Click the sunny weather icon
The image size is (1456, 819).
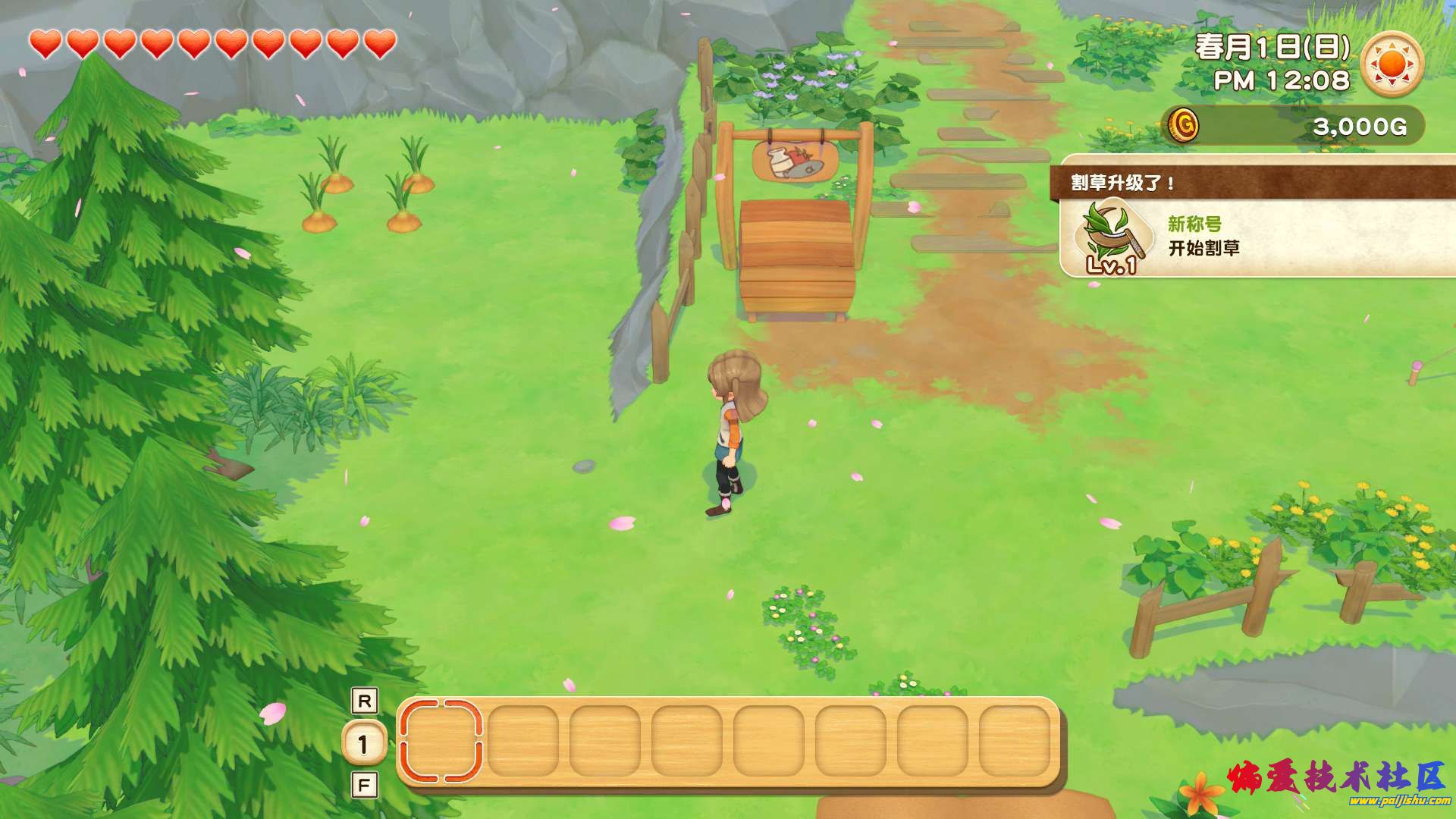point(1392,64)
